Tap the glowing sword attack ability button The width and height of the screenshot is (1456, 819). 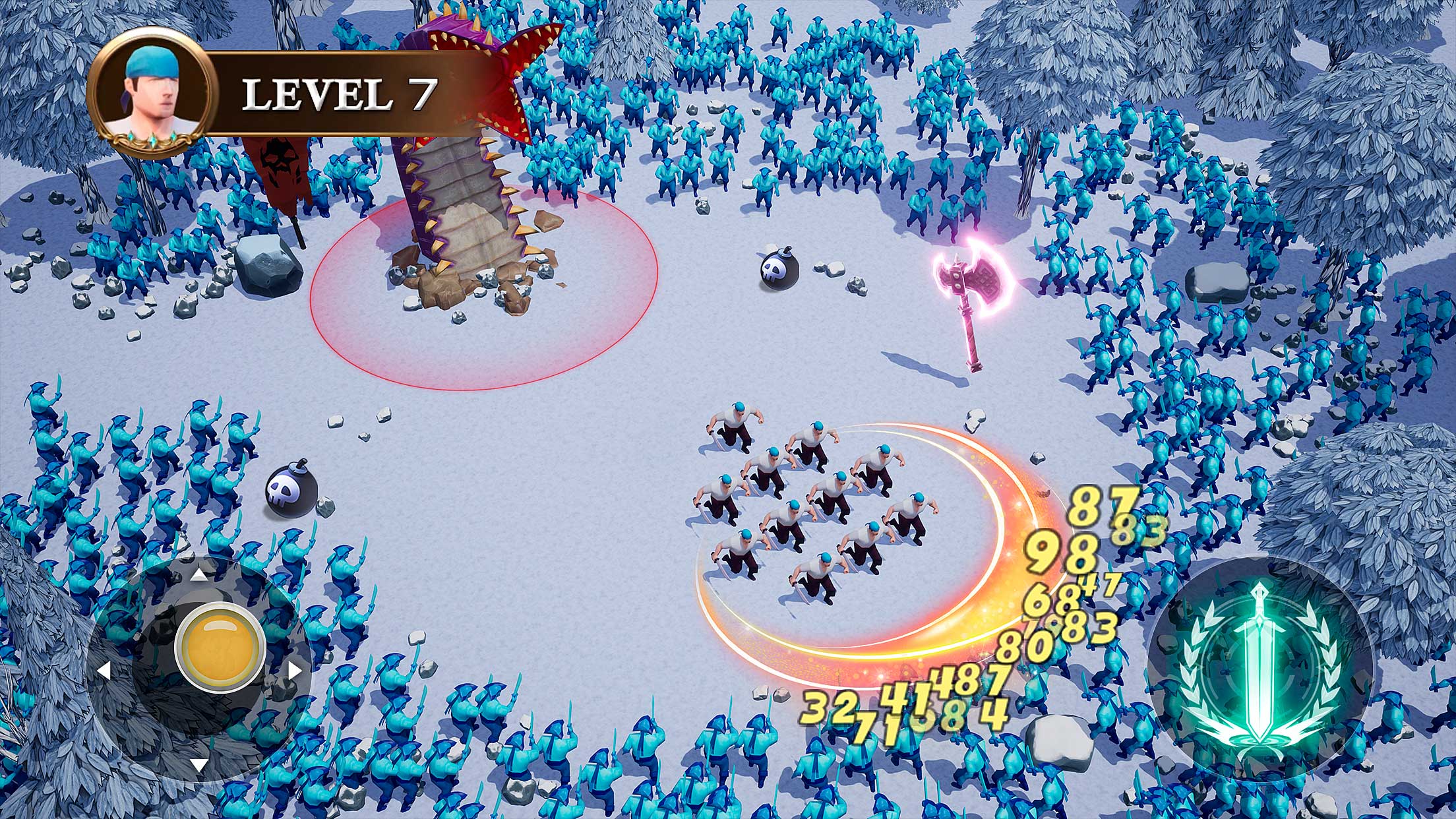coord(1259,669)
